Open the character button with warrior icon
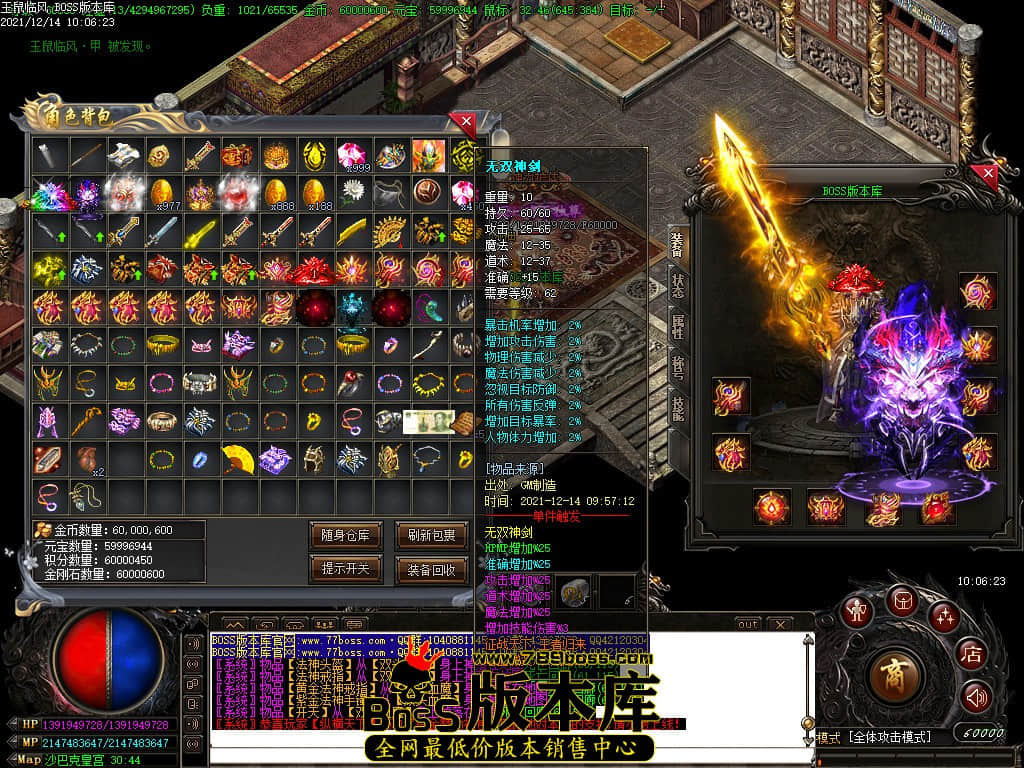This screenshot has height=768, width=1024. [x=856, y=611]
